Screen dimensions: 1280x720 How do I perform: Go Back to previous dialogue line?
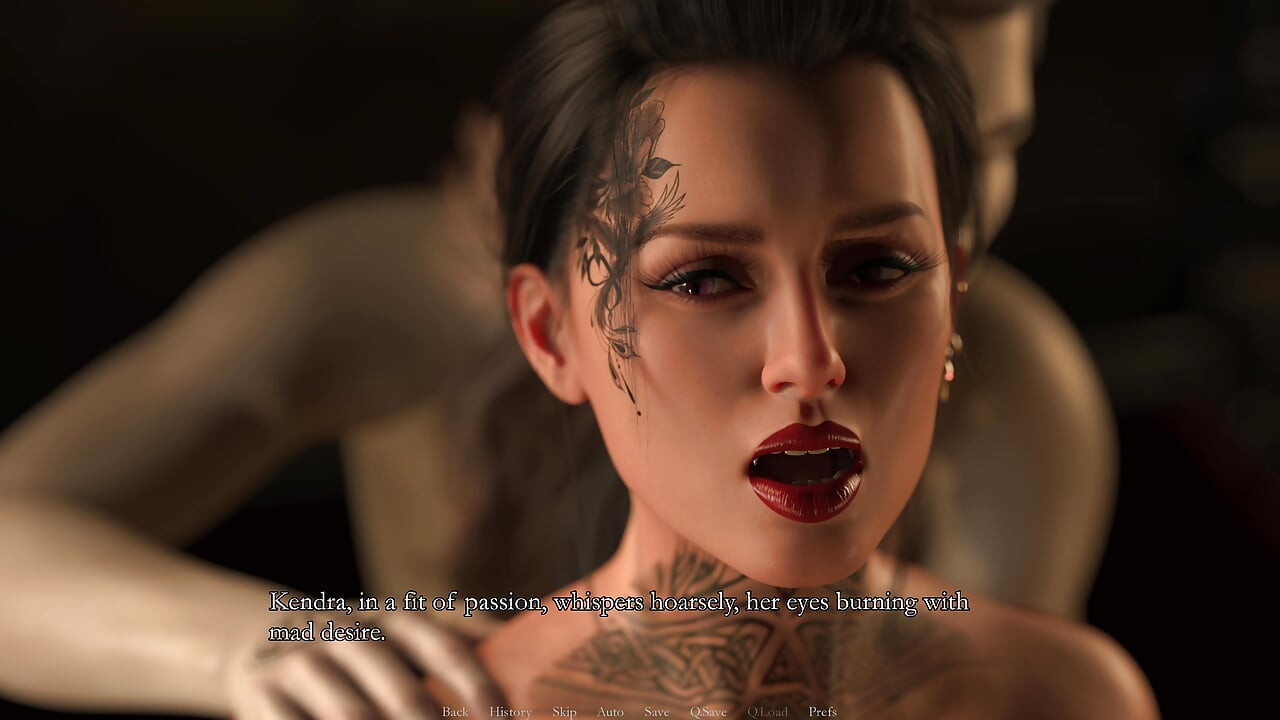tap(455, 712)
